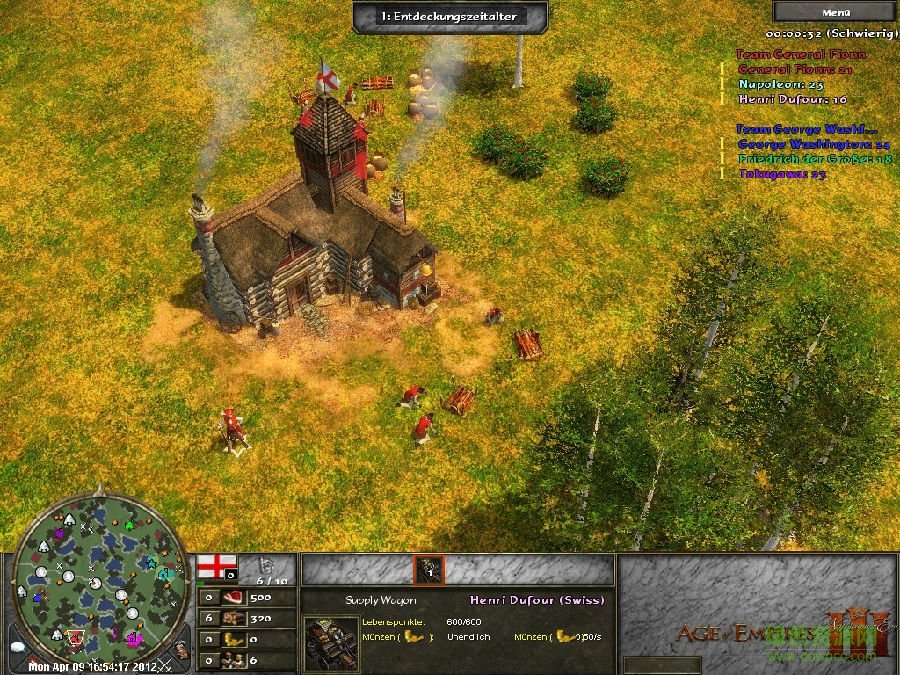This screenshot has width=900, height=675.
Task: Select the food resource row
Action: [246, 598]
